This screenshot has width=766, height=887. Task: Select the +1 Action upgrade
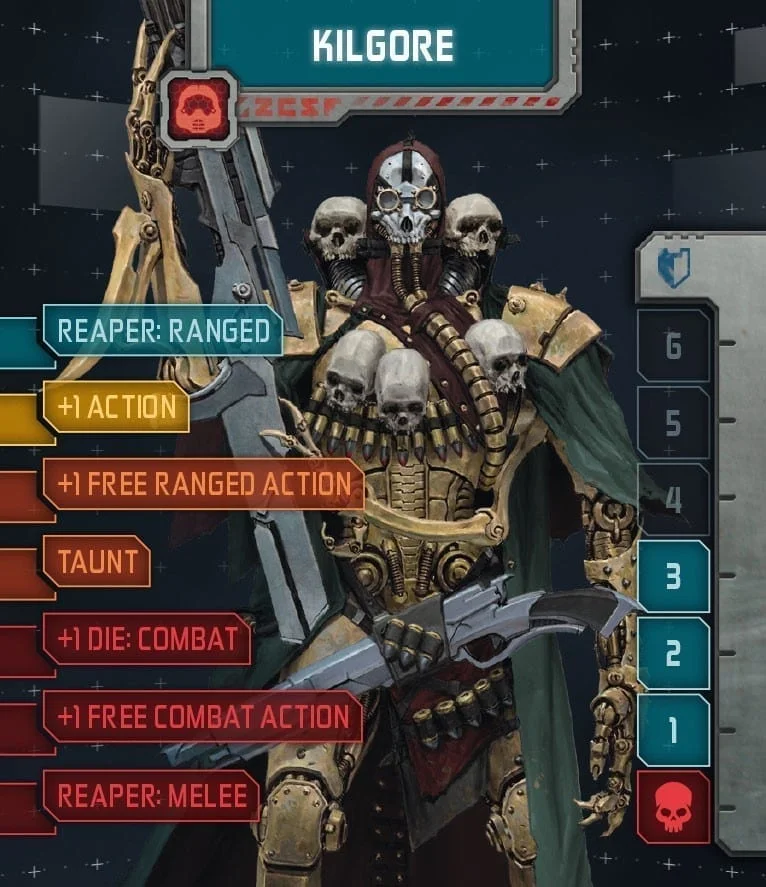[x=117, y=407]
